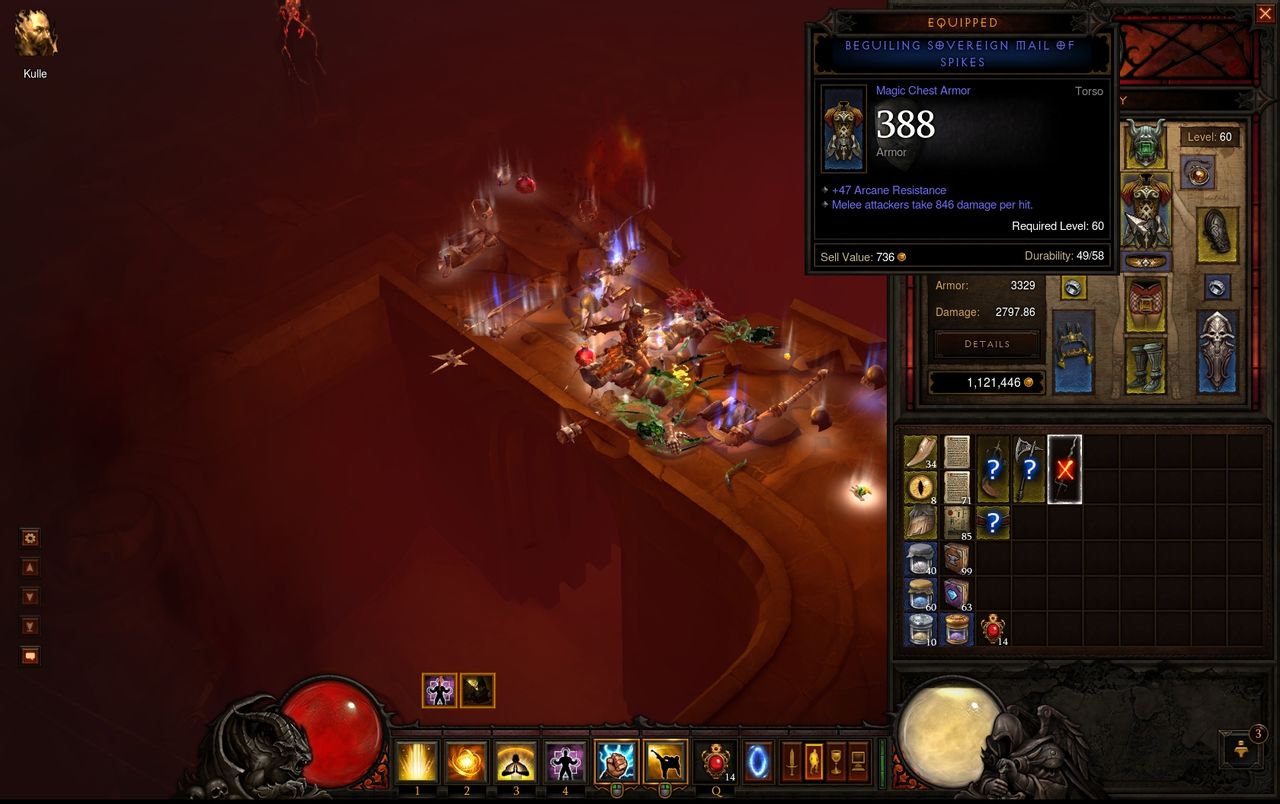Select the equipped horned helm slot

click(1146, 145)
